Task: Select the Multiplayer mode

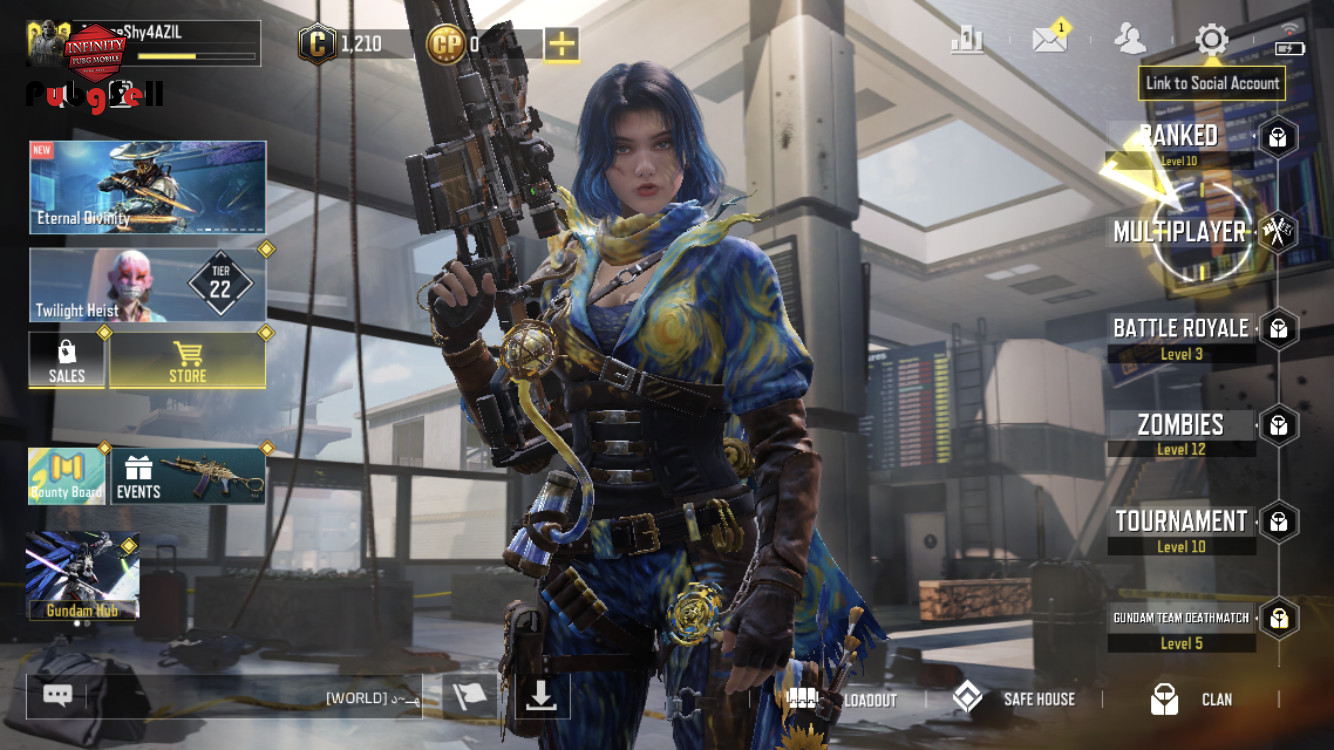Action: [x=1181, y=232]
